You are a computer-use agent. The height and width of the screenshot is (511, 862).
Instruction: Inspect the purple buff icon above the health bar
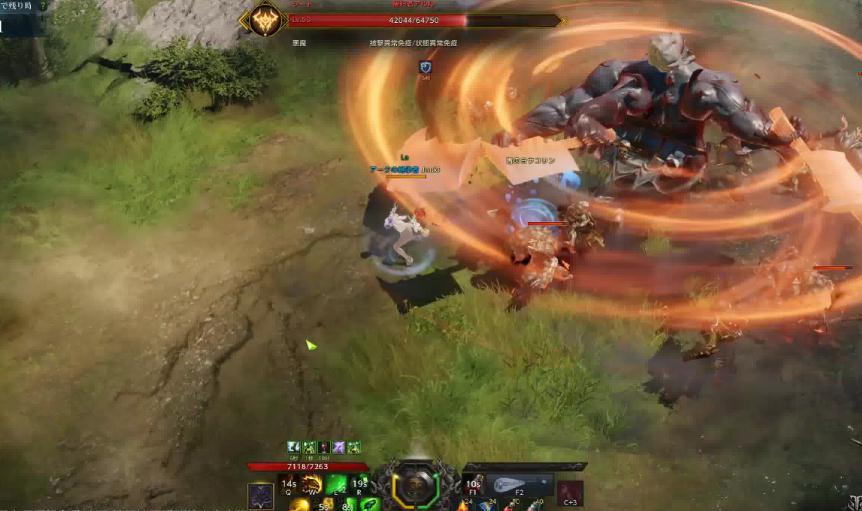click(x=339, y=447)
